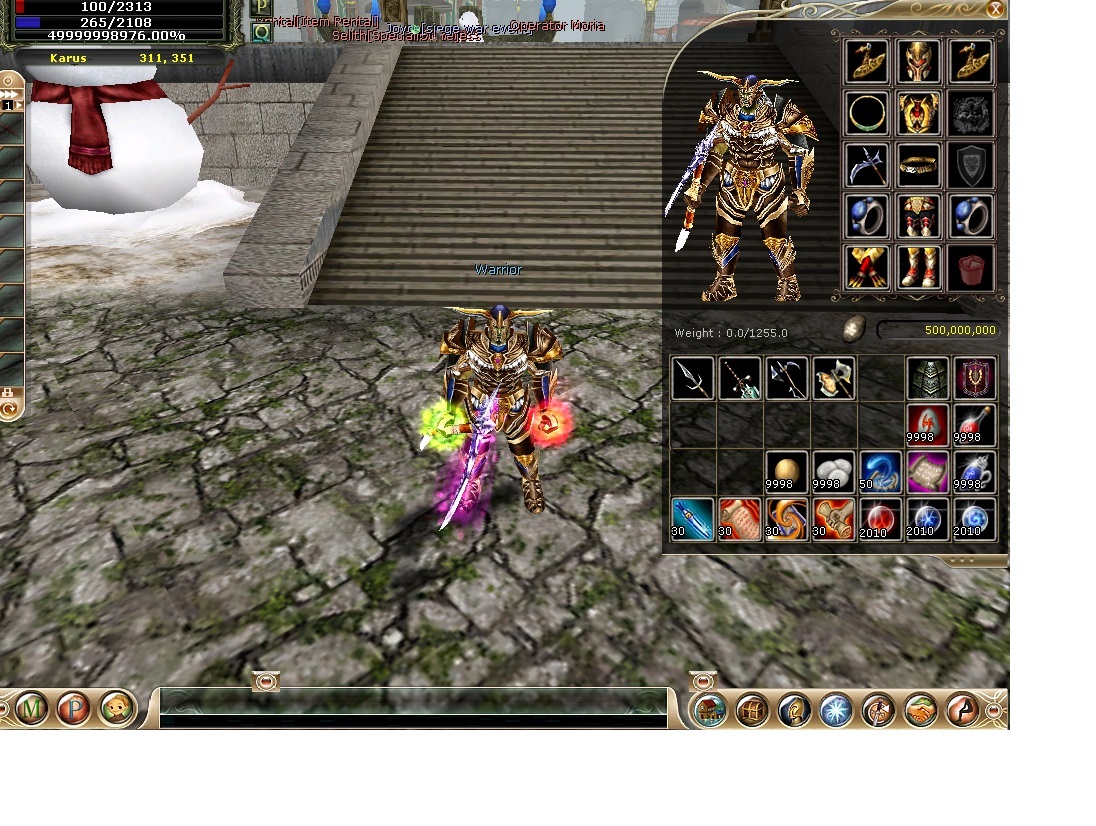1096x826 pixels.
Task: Close the inventory window
Action: [x=995, y=9]
